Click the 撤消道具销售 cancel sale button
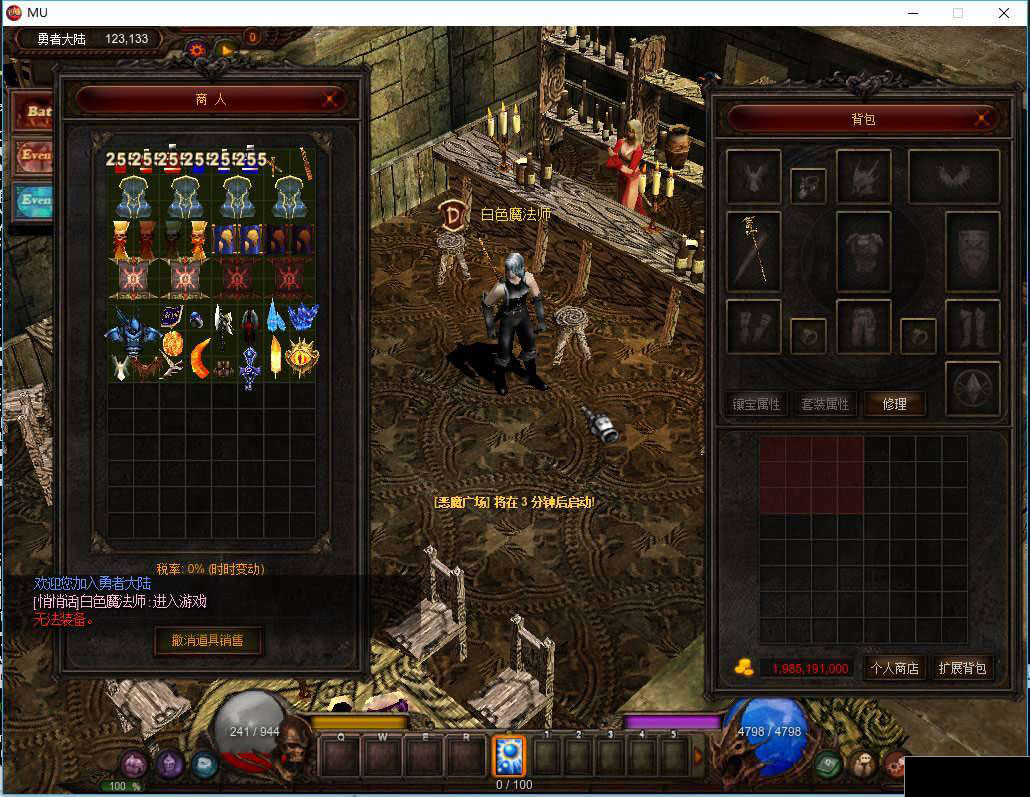Image resolution: width=1030 pixels, height=797 pixels. [x=208, y=640]
